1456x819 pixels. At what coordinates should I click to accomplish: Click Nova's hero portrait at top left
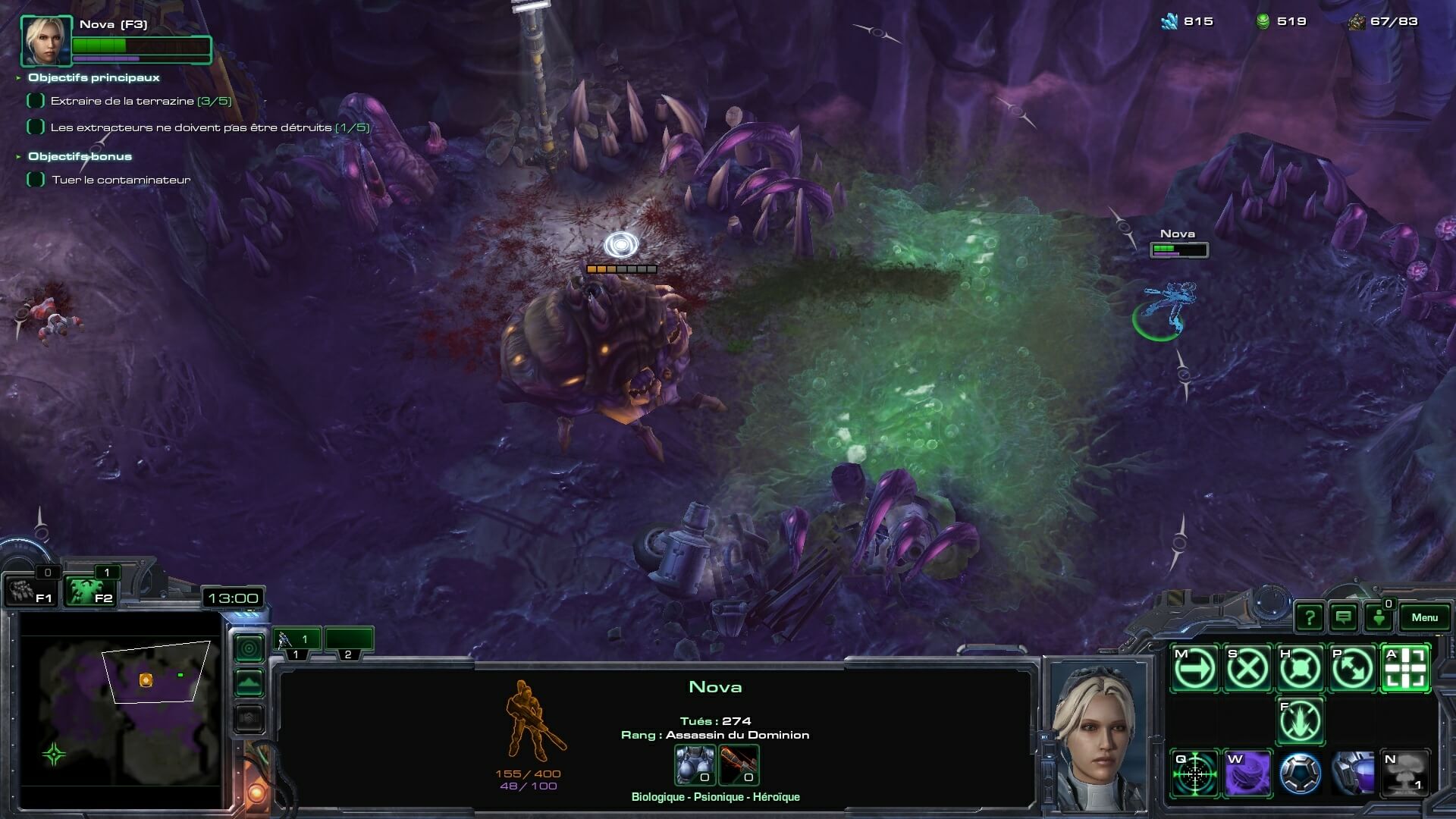pos(46,41)
